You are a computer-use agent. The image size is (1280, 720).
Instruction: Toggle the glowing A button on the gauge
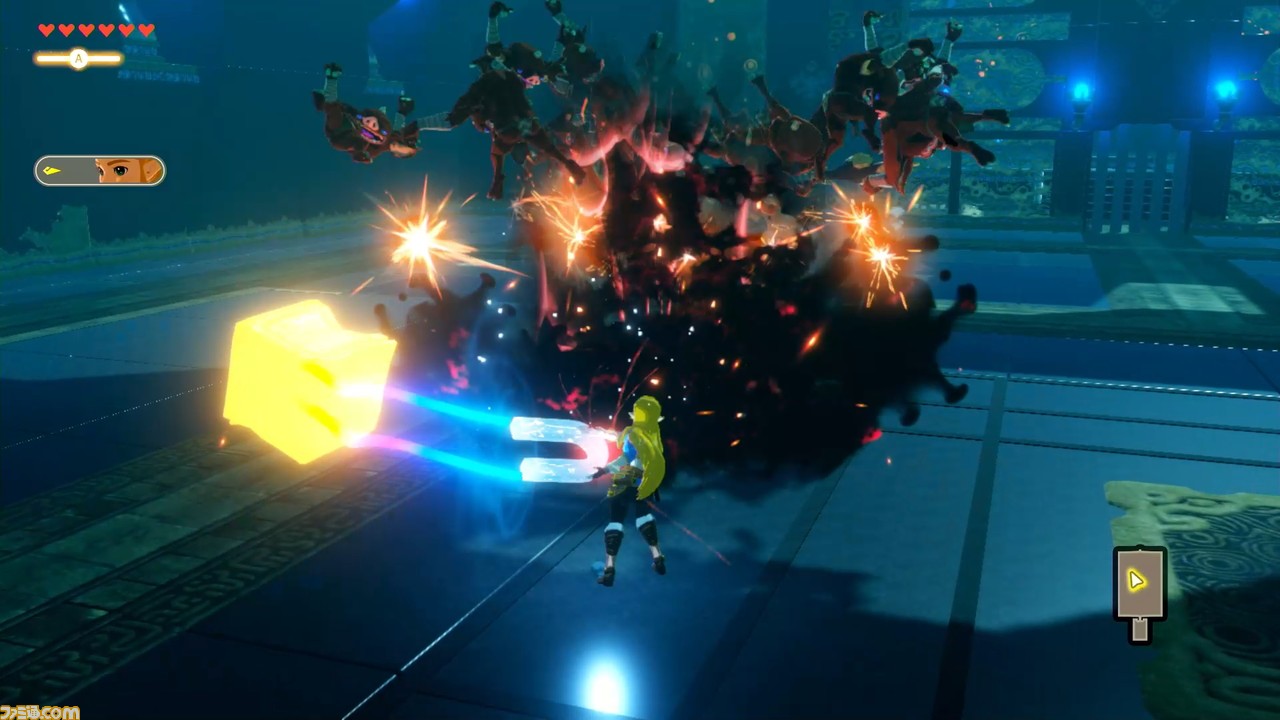[x=77, y=59]
